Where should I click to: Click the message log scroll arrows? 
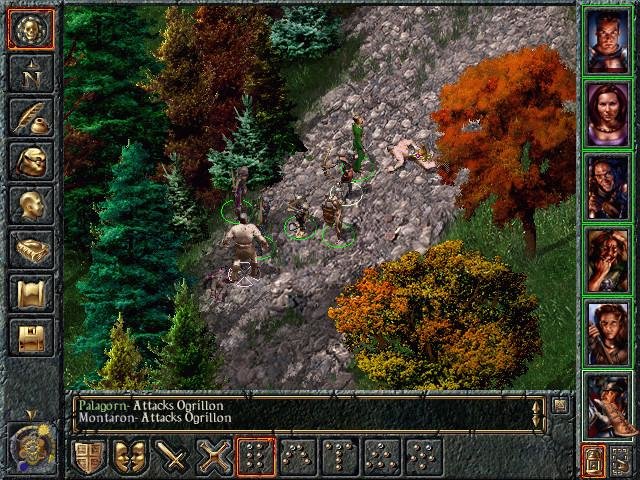[540, 412]
